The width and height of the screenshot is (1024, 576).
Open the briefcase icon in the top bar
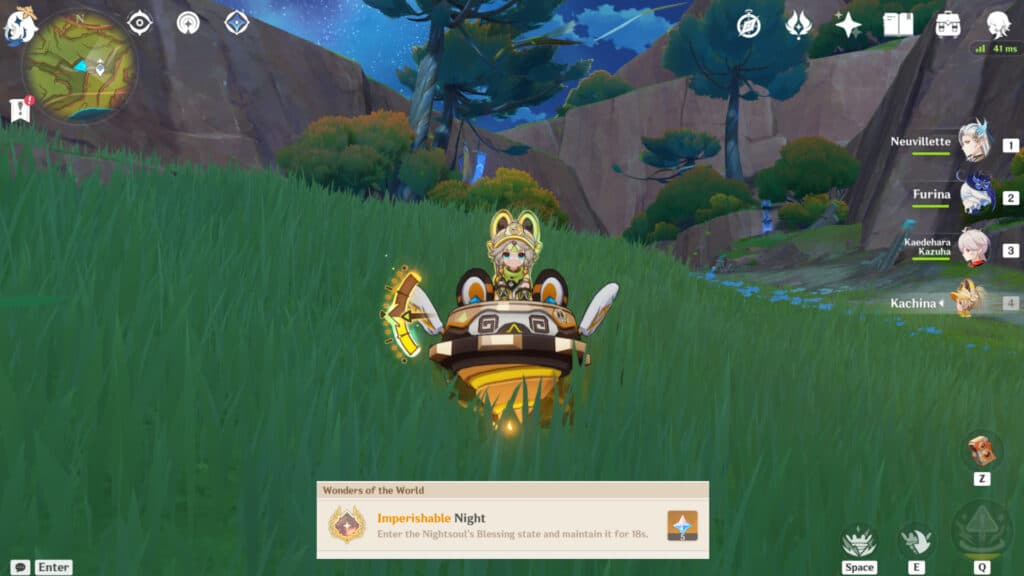pyautogui.click(x=947, y=25)
